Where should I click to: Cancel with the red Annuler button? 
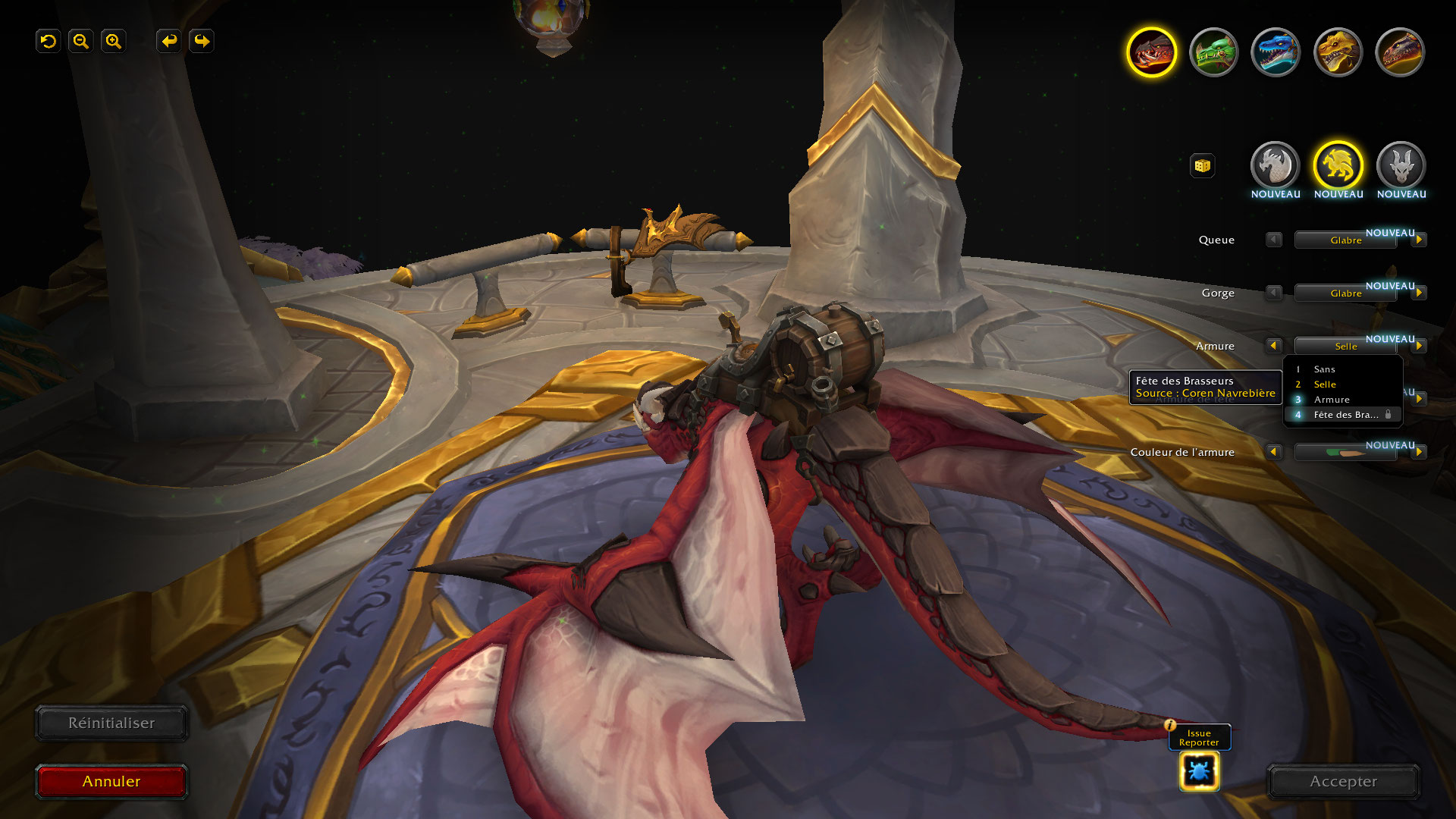[x=111, y=782]
